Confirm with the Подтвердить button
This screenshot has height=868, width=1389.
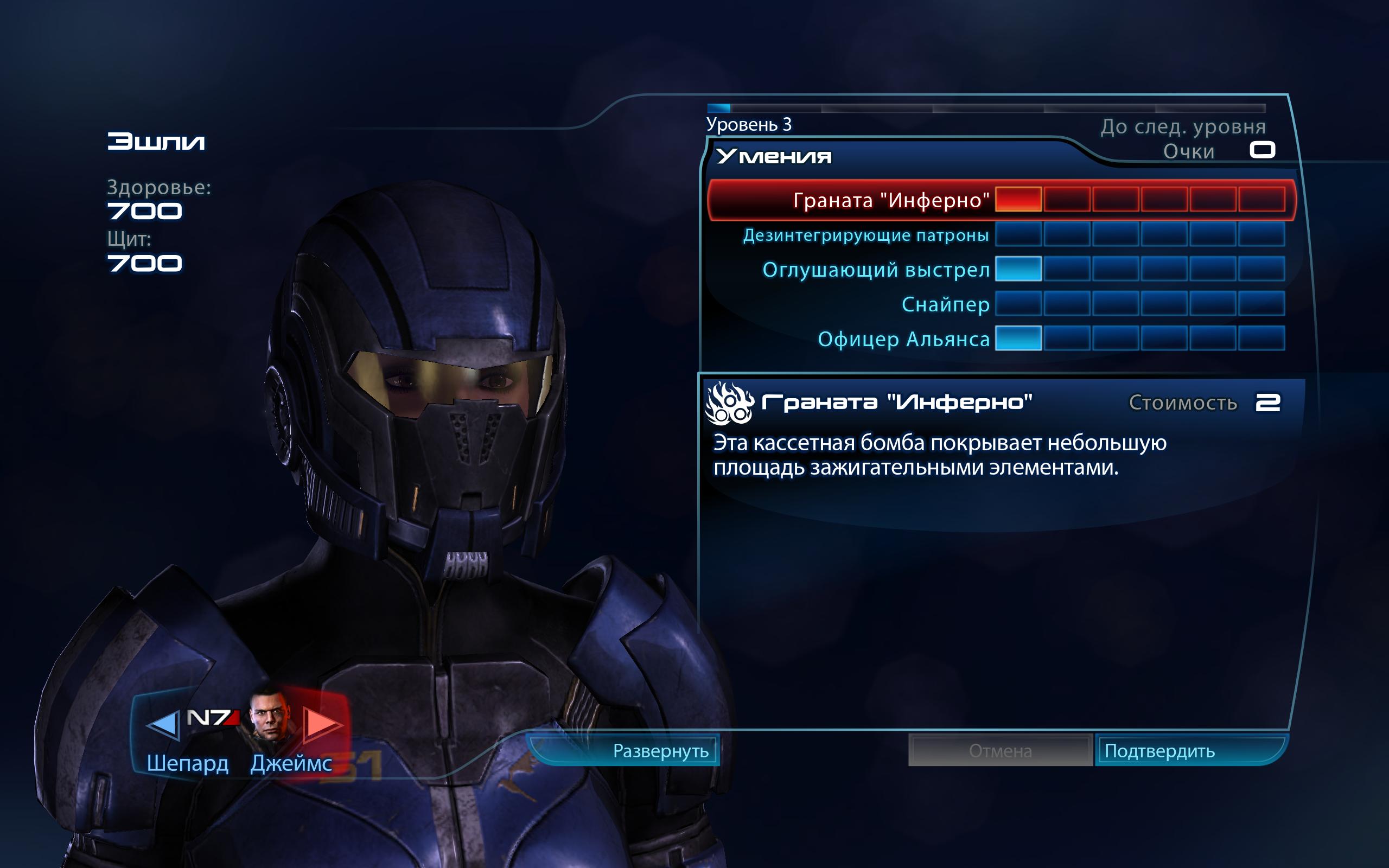(1159, 751)
